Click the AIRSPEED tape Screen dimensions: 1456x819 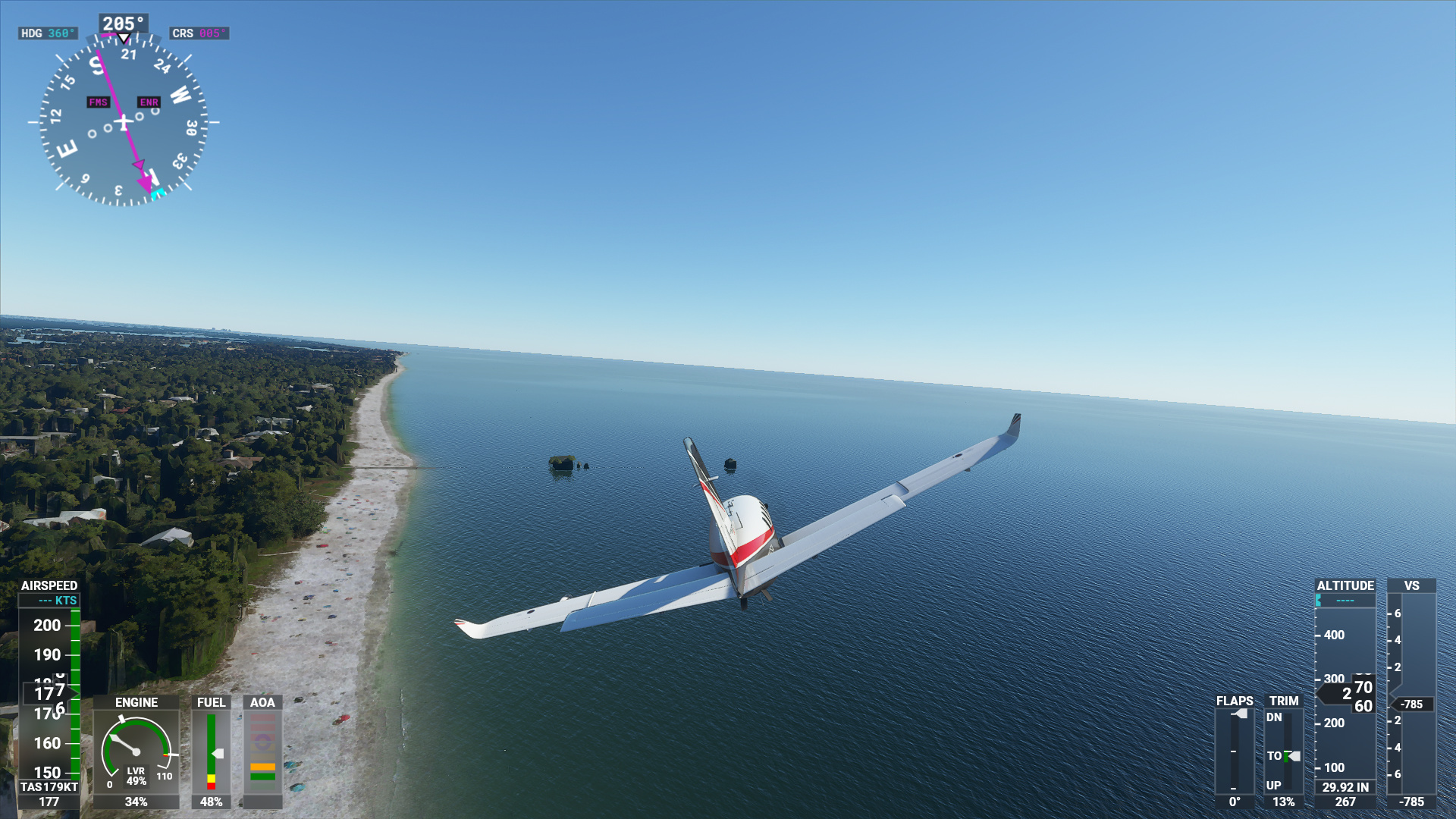49,690
